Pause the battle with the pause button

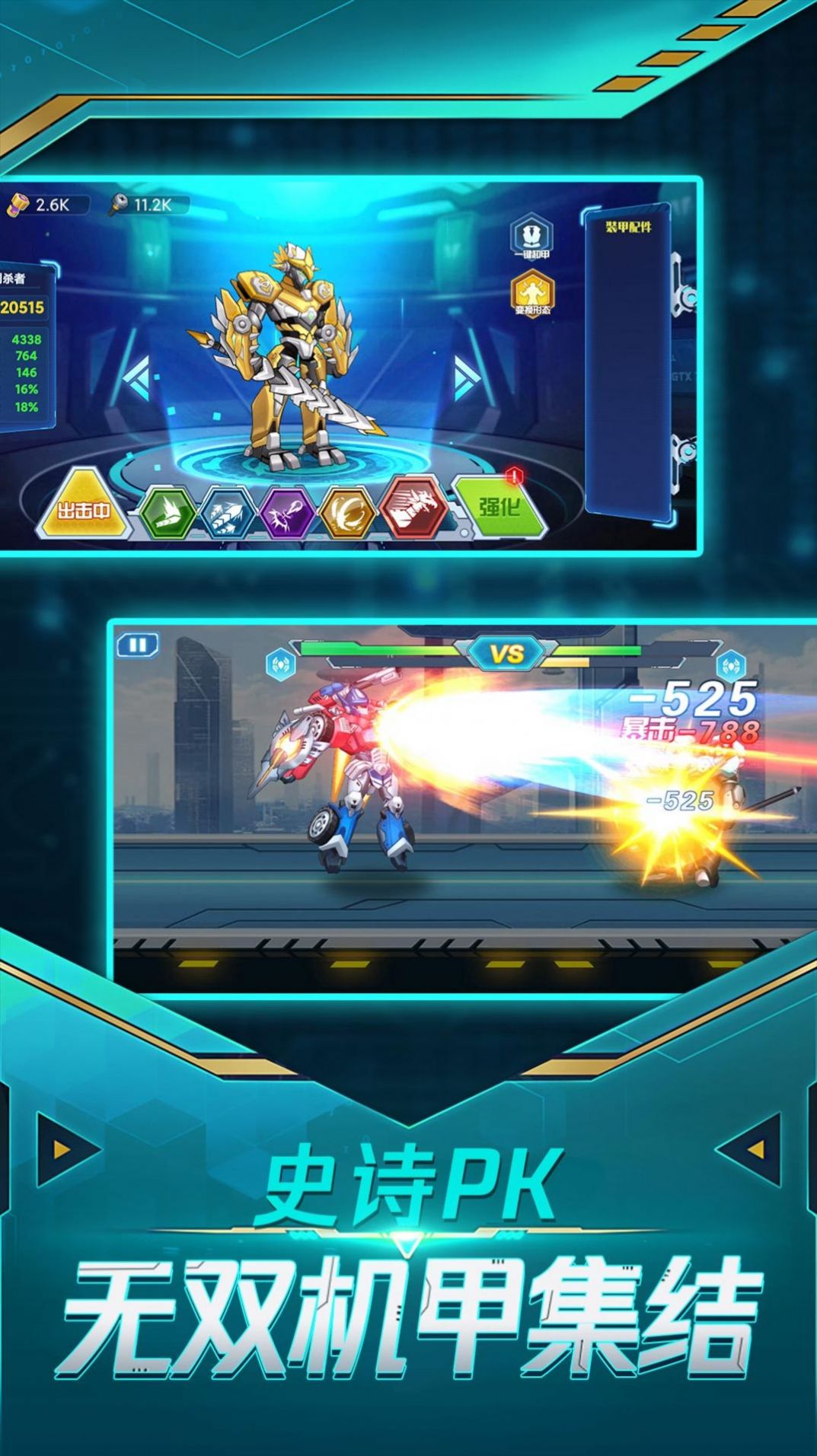pos(138,645)
